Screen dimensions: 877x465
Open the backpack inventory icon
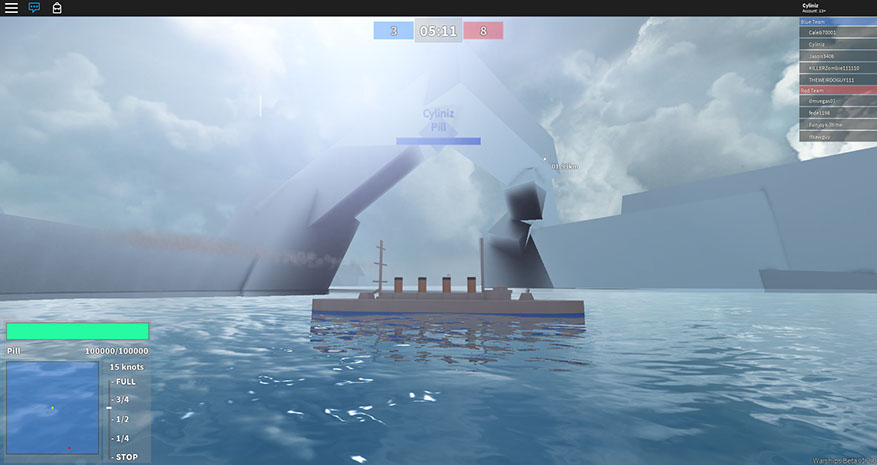coord(57,8)
